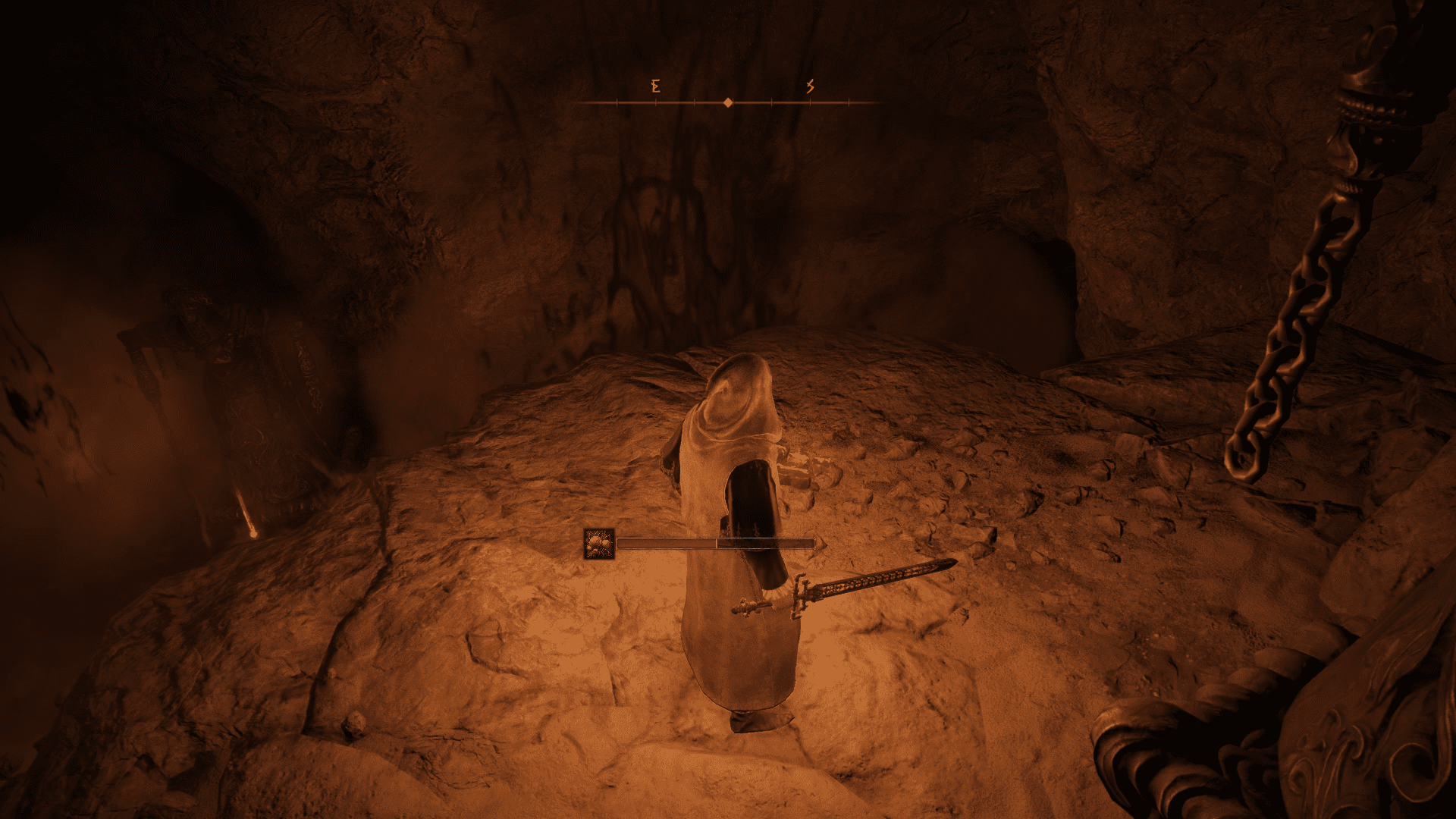This screenshot has width=1456, height=819.
Task: Toggle the hooded figure's cloak hood
Action: (736, 394)
